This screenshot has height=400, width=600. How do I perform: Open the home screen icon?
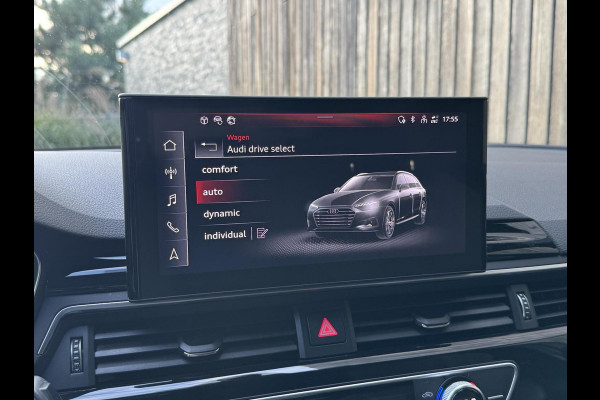click(170, 145)
